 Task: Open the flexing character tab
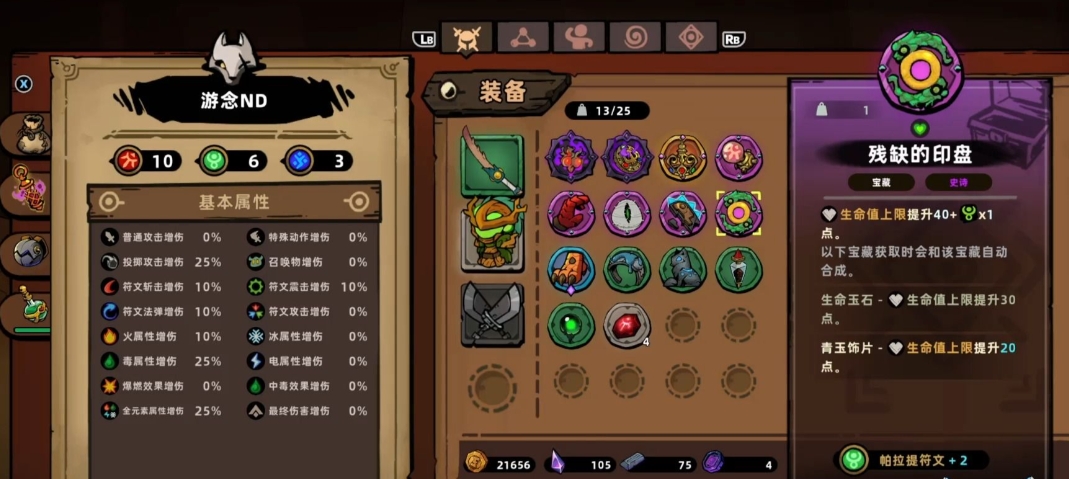click(x=578, y=38)
